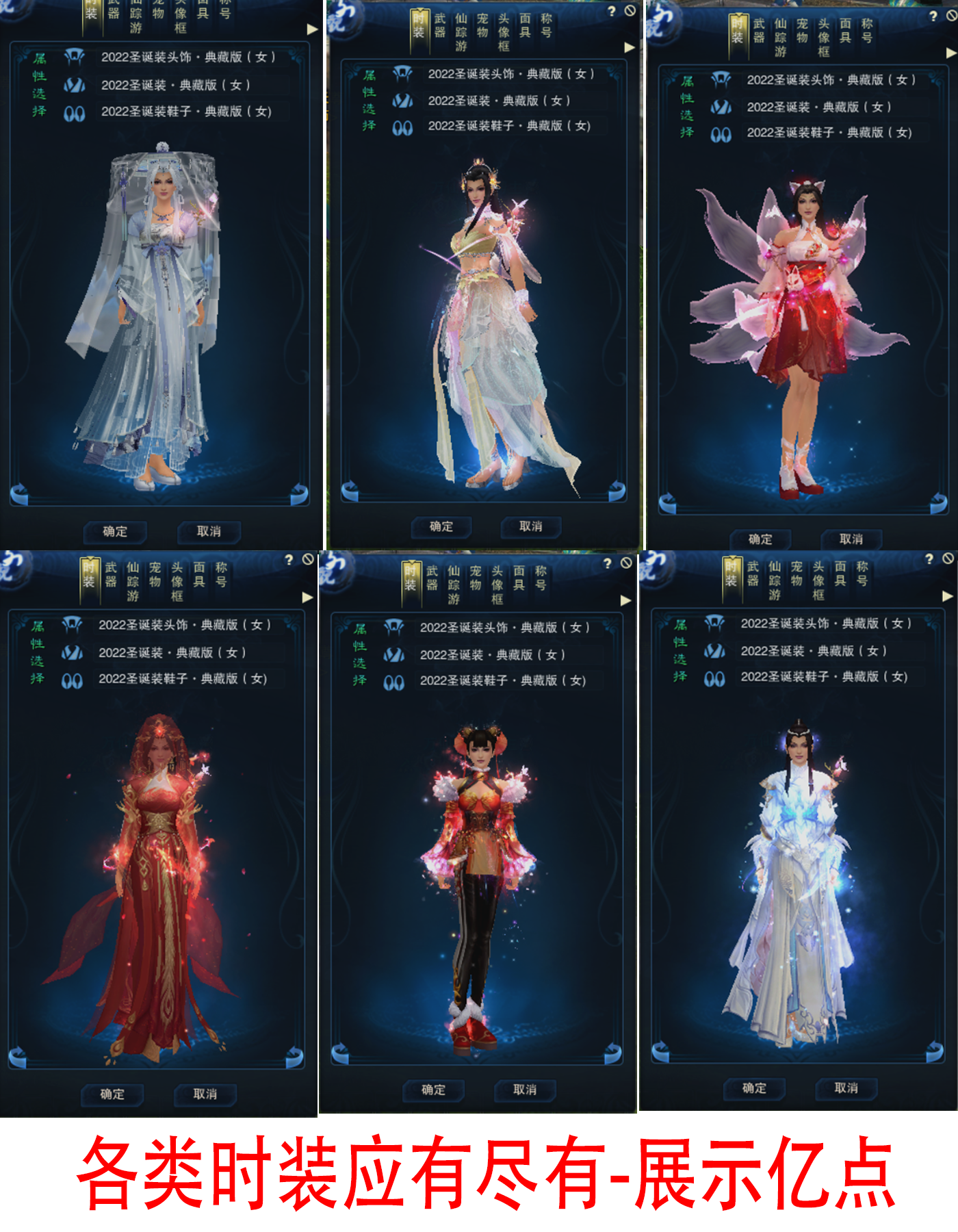
Task: Open the 宠物 tab above the red bridal gown
Action: pos(155,575)
